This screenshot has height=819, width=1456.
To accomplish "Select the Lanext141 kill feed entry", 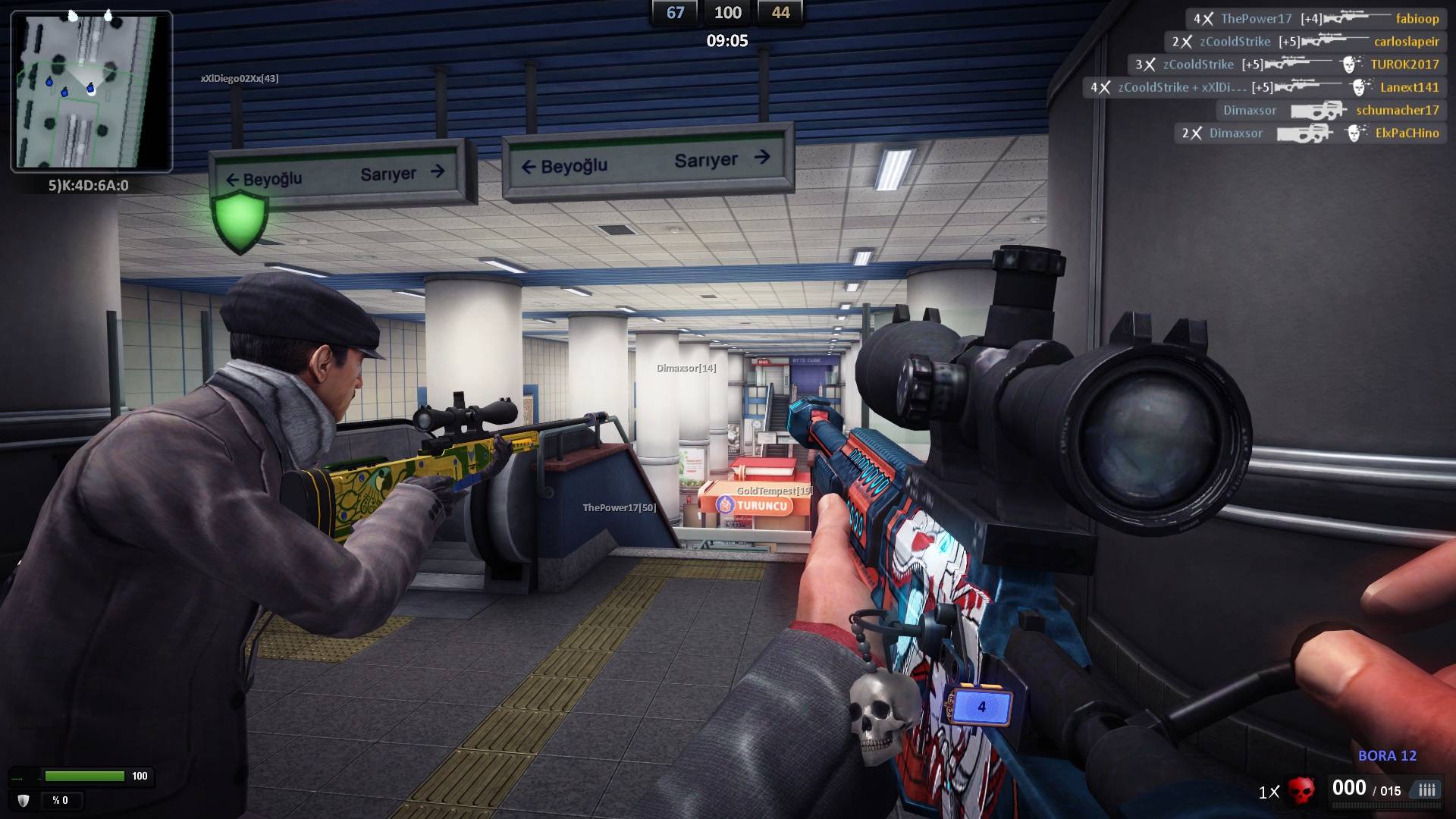I will click(1264, 87).
